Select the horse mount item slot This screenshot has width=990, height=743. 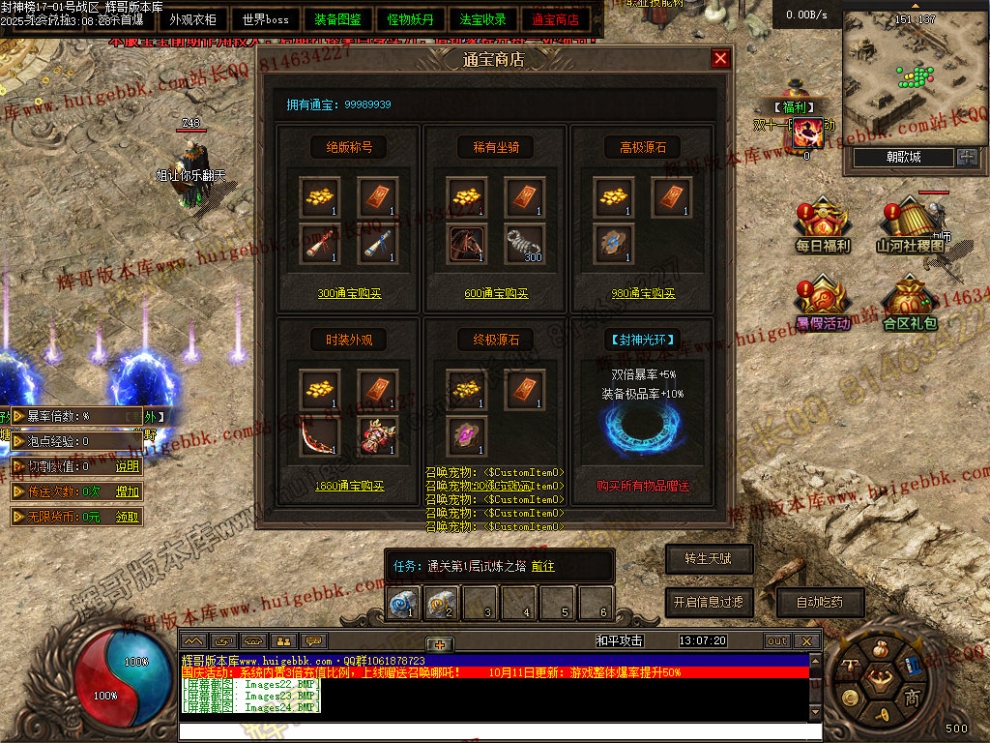(x=466, y=243)
